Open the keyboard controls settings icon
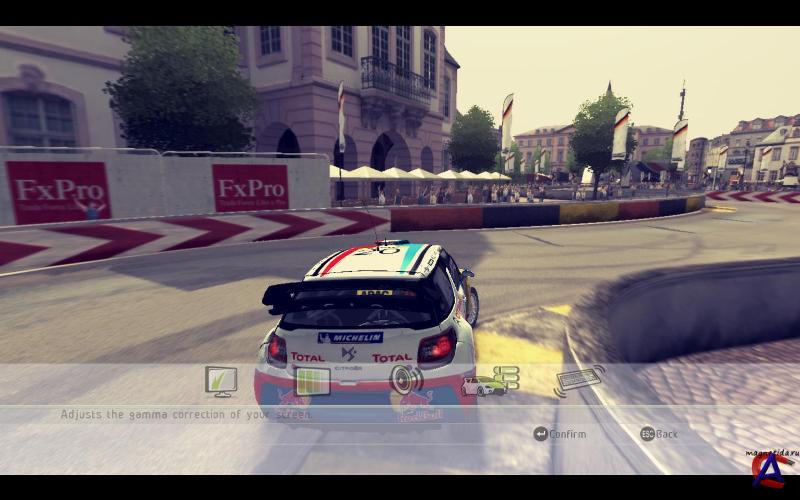 click(x=580, y=380)
